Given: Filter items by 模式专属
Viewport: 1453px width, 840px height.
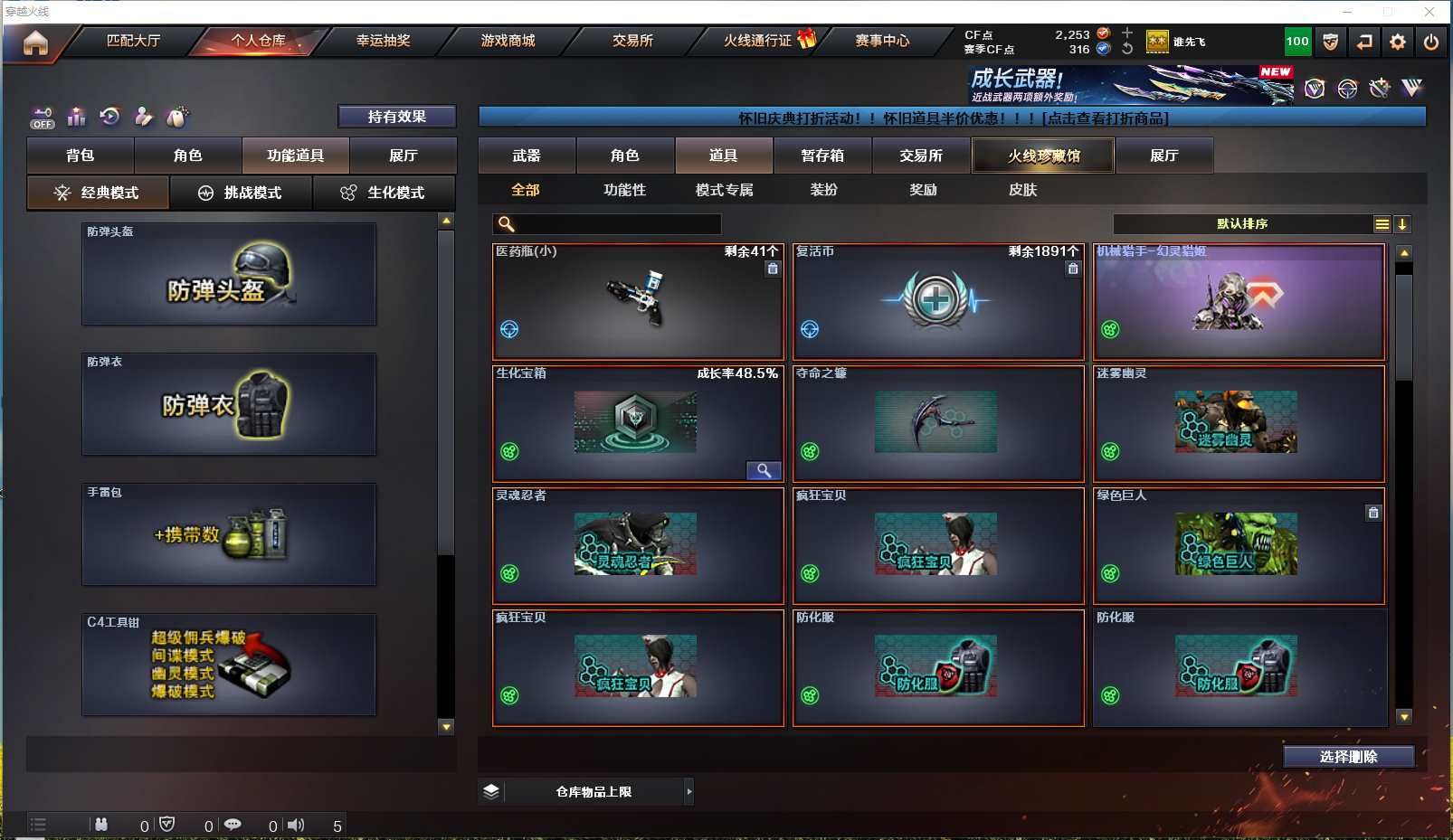Looking at the screenshot, I should [x=724, y=190].
